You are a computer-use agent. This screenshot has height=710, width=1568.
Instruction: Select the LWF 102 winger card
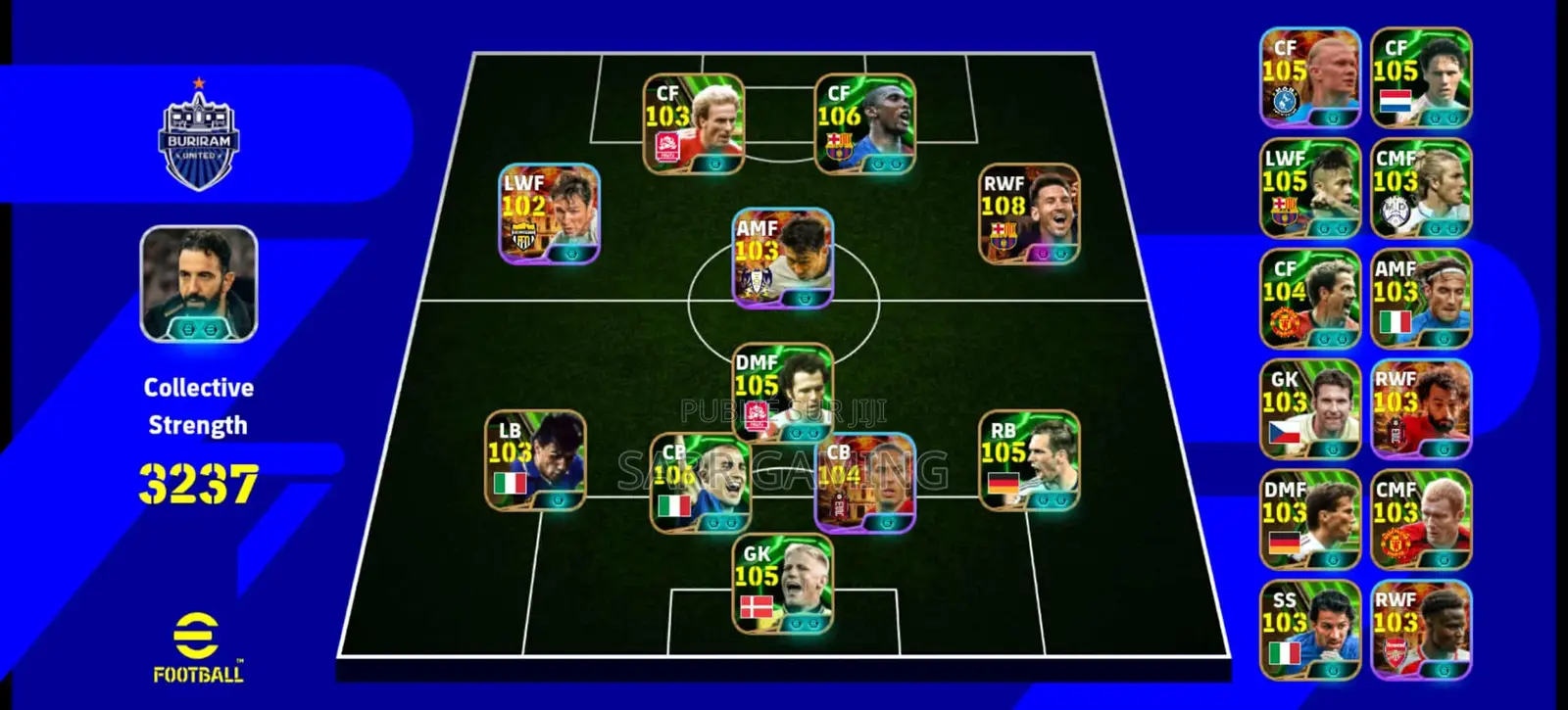549,213
